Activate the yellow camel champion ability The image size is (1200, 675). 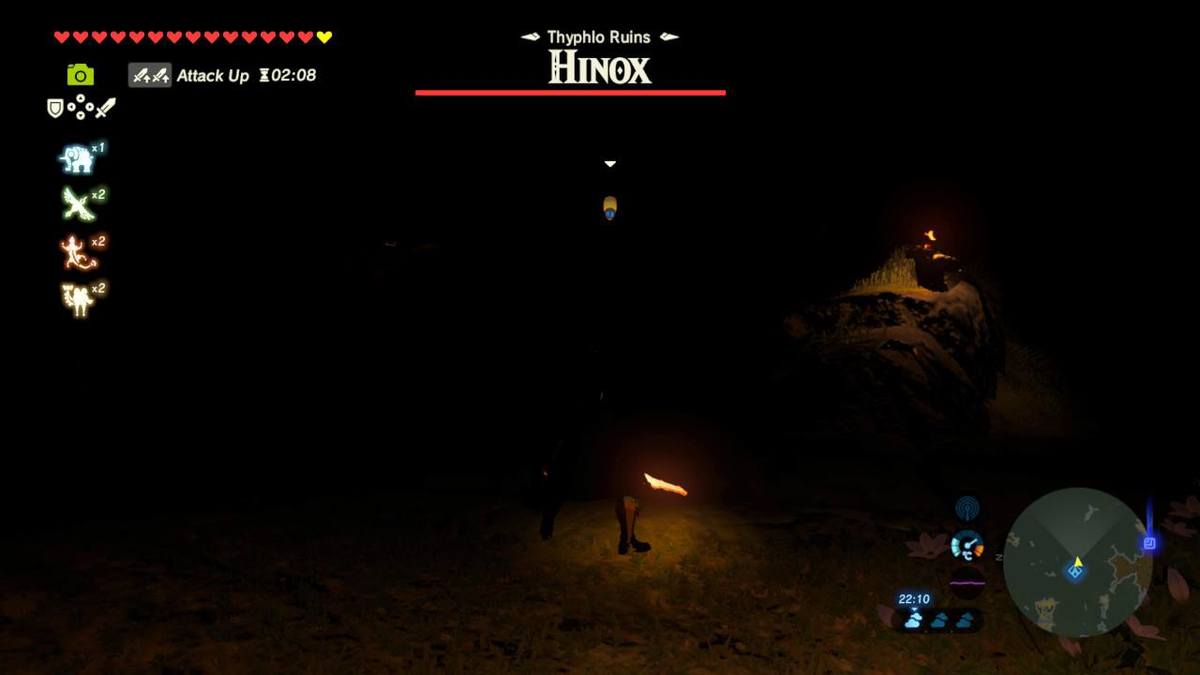click(77, 298)
